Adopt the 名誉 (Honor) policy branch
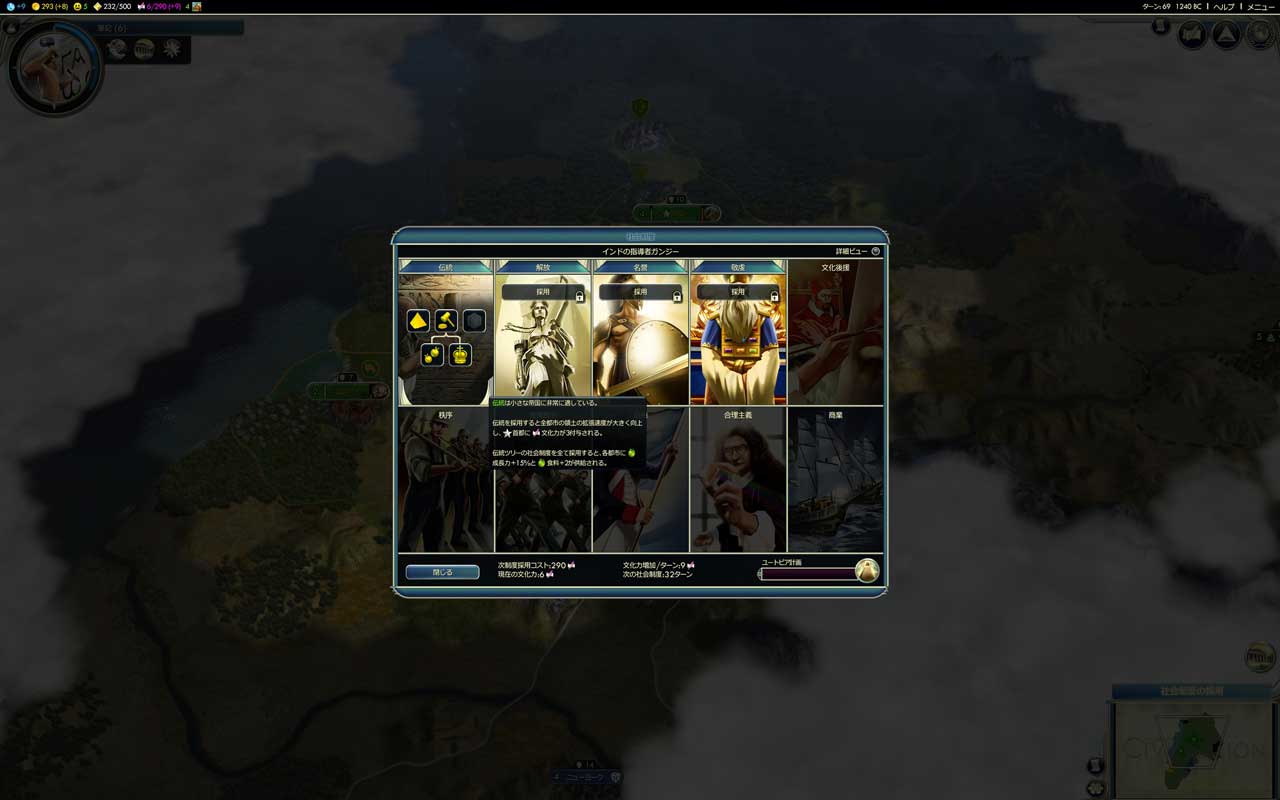The image size is (1280, 800). (640, 292)
